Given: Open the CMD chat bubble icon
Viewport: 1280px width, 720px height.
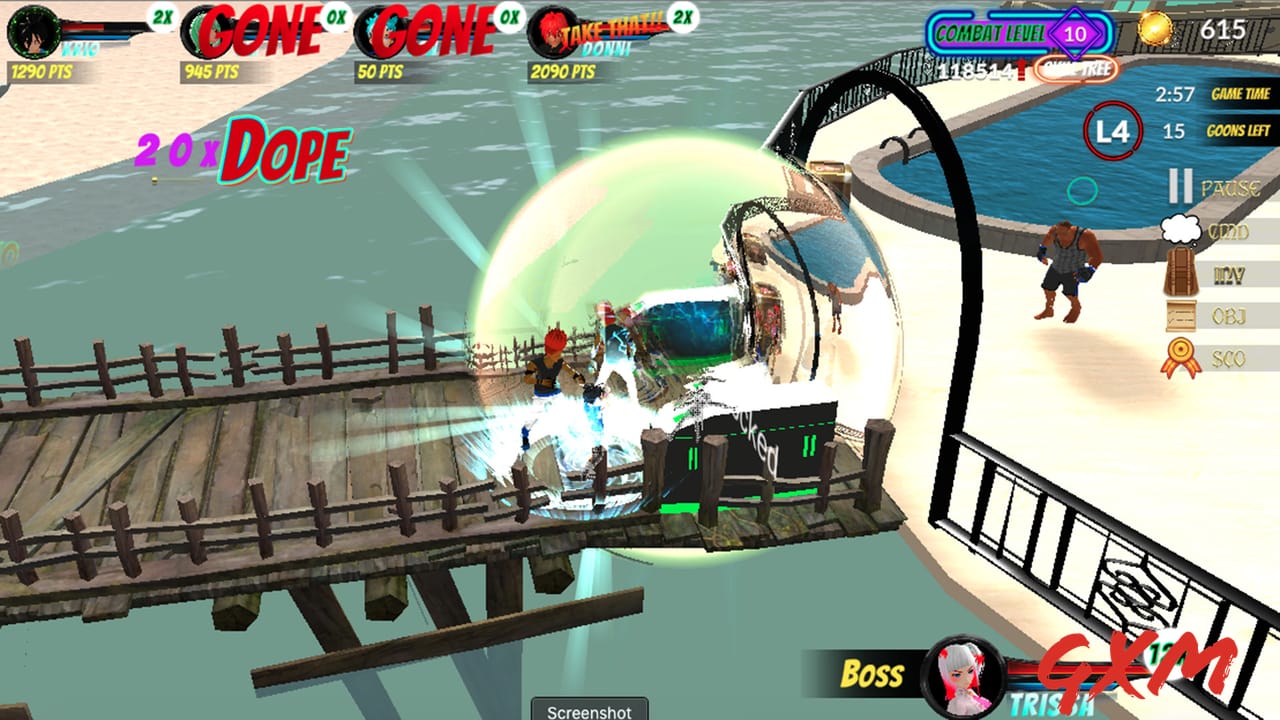Looking at the screenshot, I should tap(1181, 230).
